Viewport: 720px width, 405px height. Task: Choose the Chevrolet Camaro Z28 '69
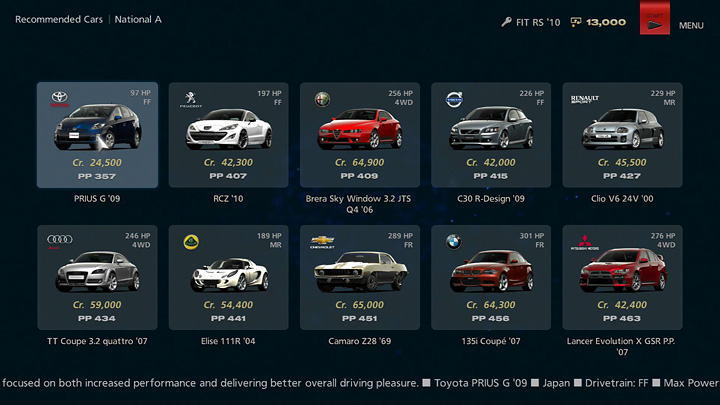(x=360, y=278)
